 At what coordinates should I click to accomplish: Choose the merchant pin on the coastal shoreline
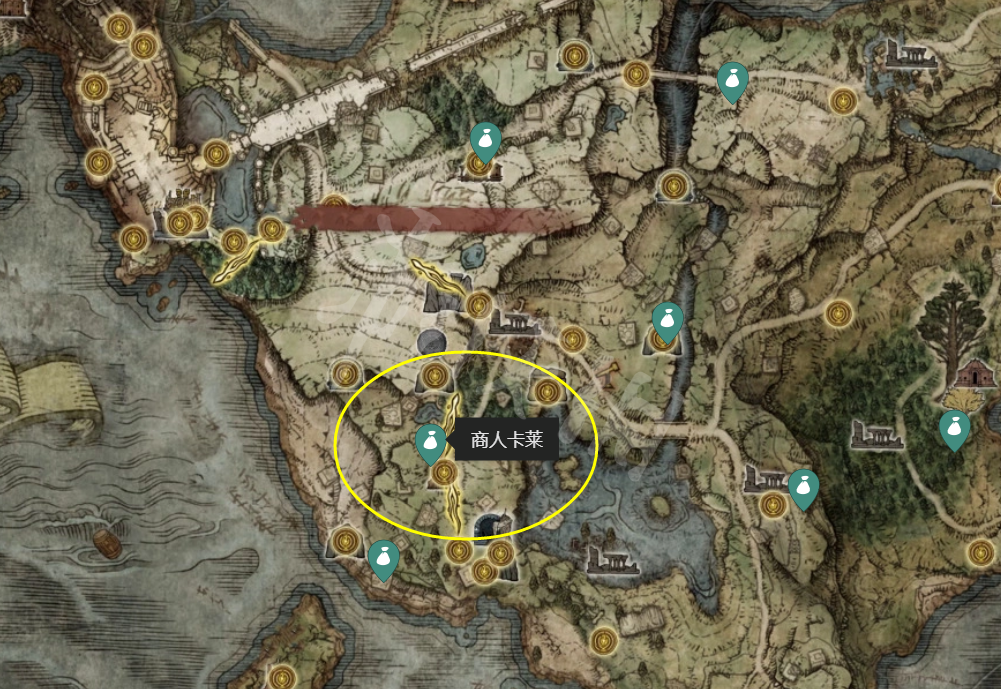(x=383, y=559)
